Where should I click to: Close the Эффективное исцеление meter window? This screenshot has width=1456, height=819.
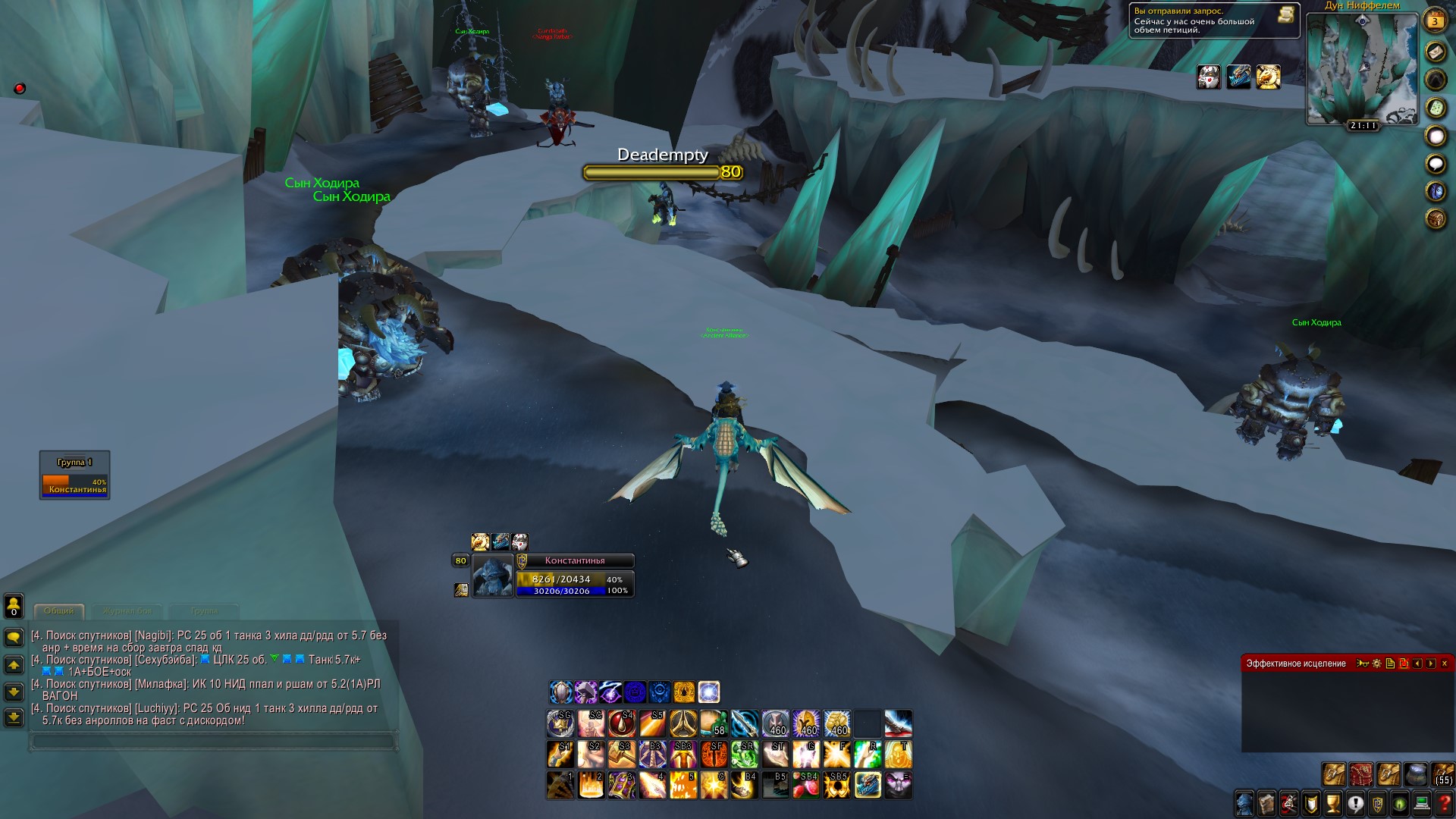coord(1445,664)
